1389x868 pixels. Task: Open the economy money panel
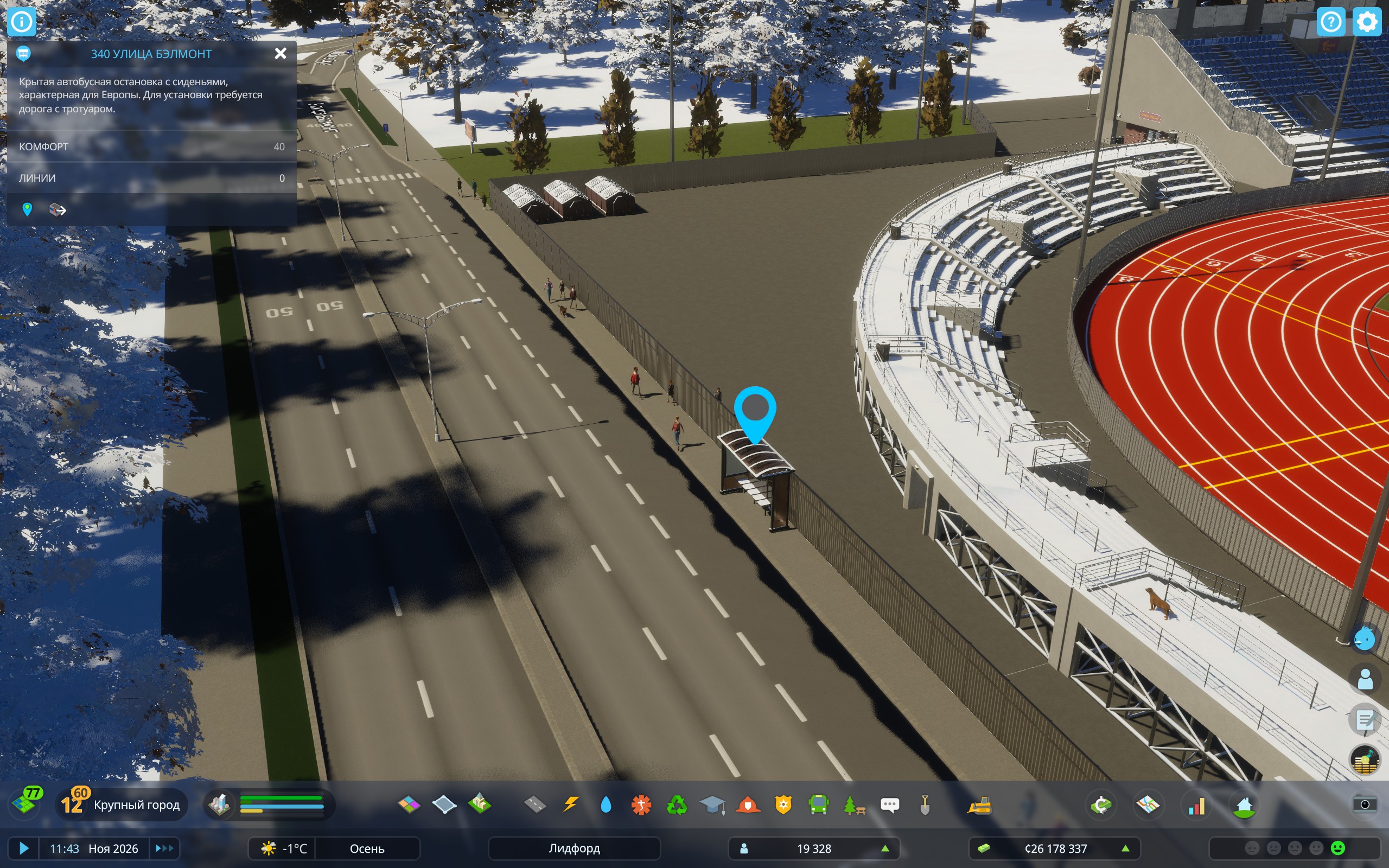tap(1101, 805)
